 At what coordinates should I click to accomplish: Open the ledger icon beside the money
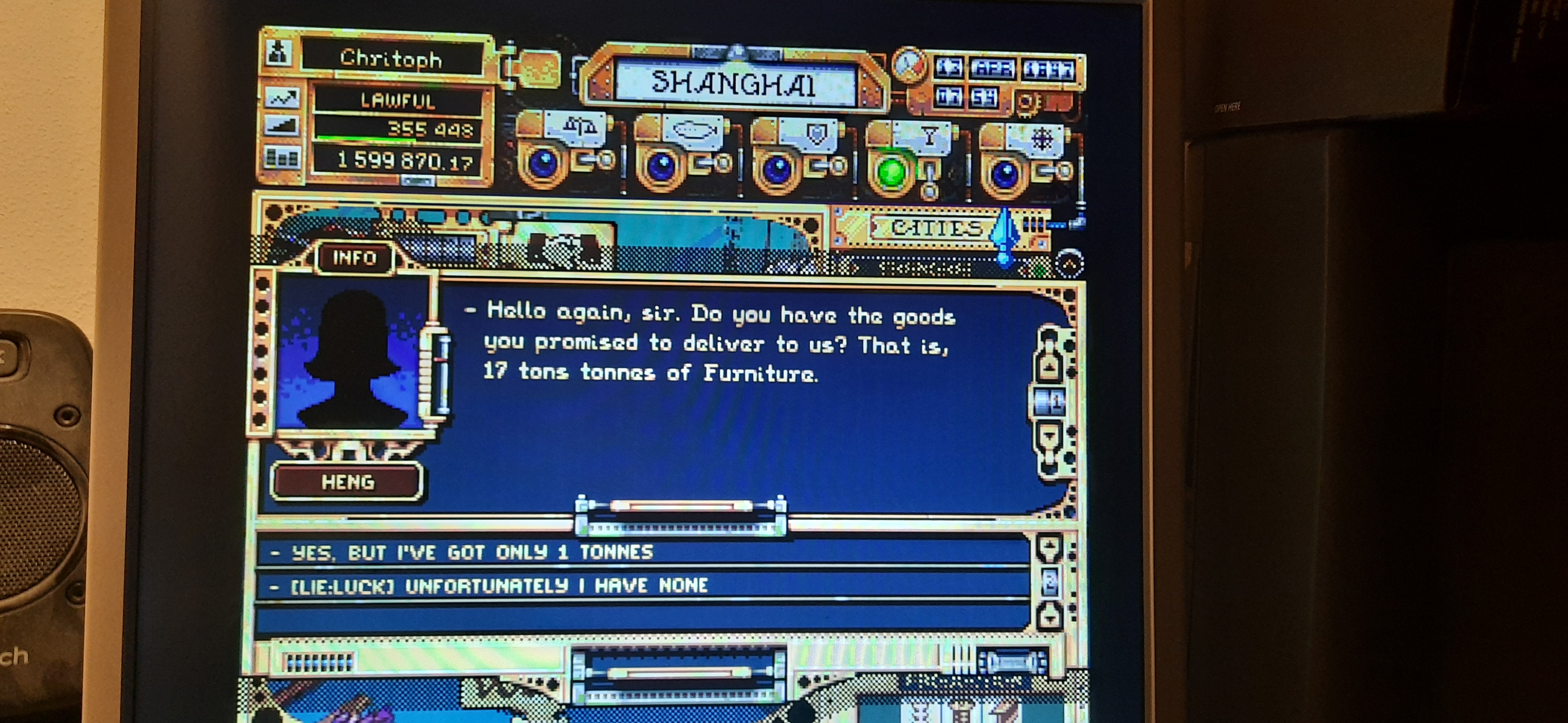tap(281, 158)
